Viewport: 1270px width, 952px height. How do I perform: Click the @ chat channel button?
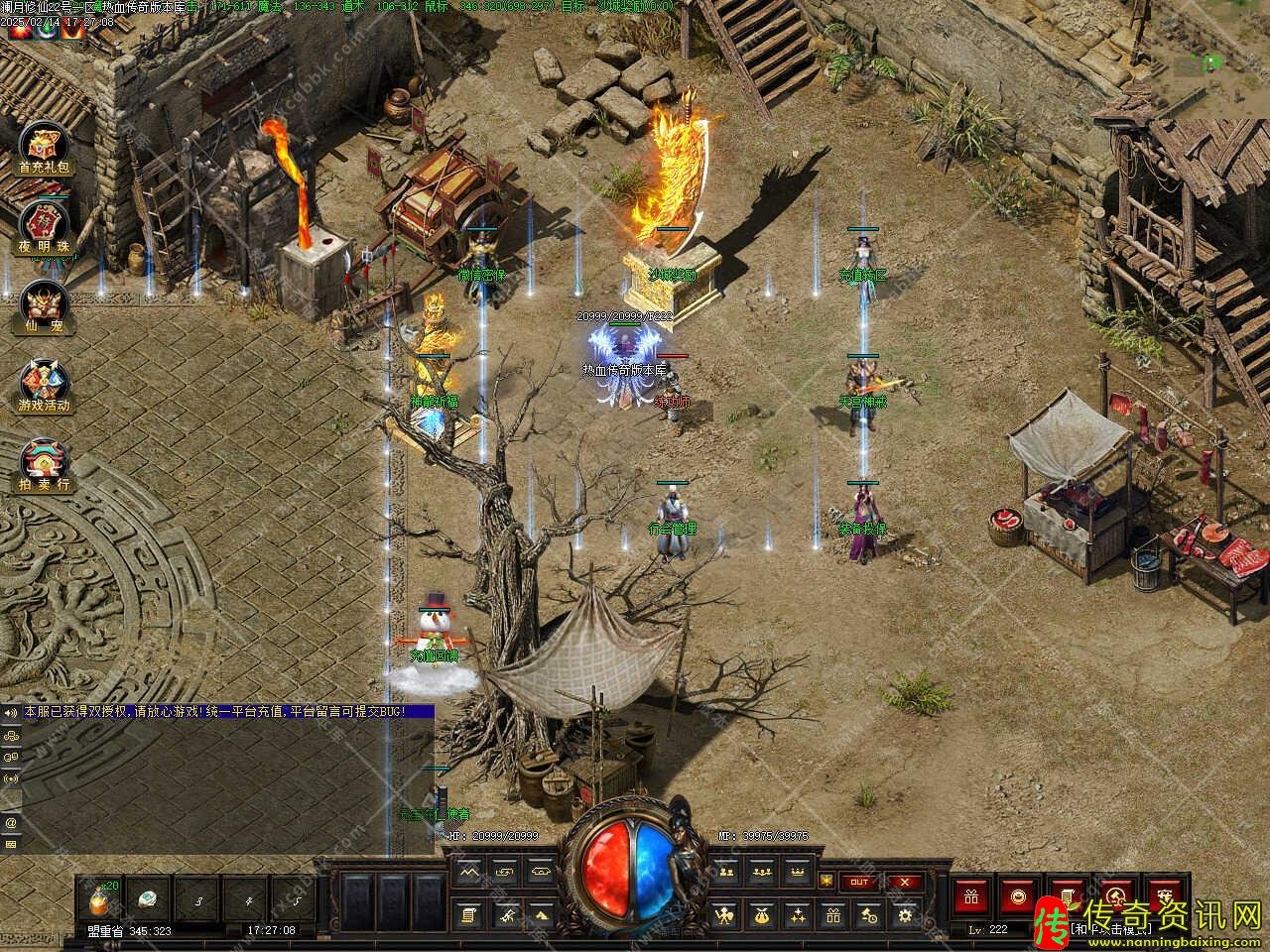click(x=11, y=822)
